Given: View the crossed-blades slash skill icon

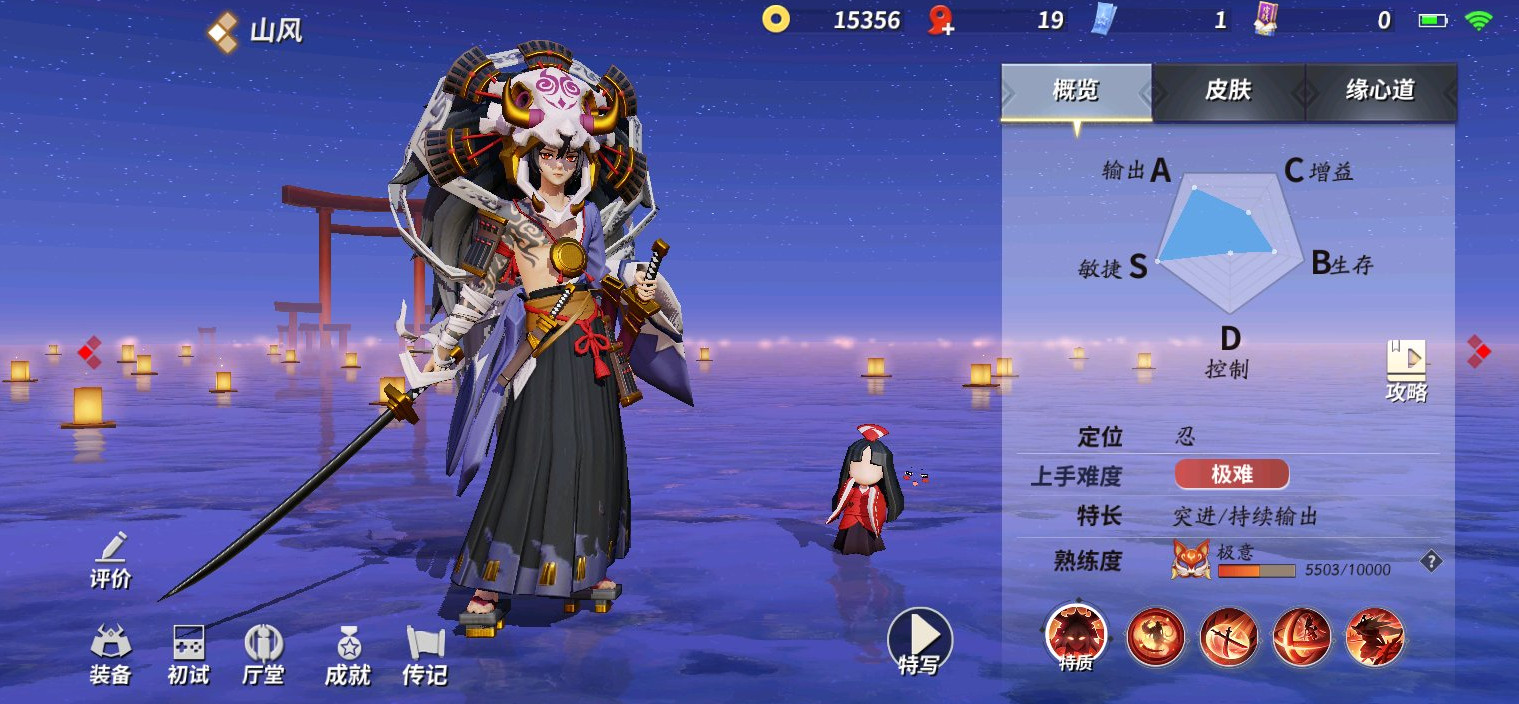Looking at the screenshot, I should click(1229, 636).
